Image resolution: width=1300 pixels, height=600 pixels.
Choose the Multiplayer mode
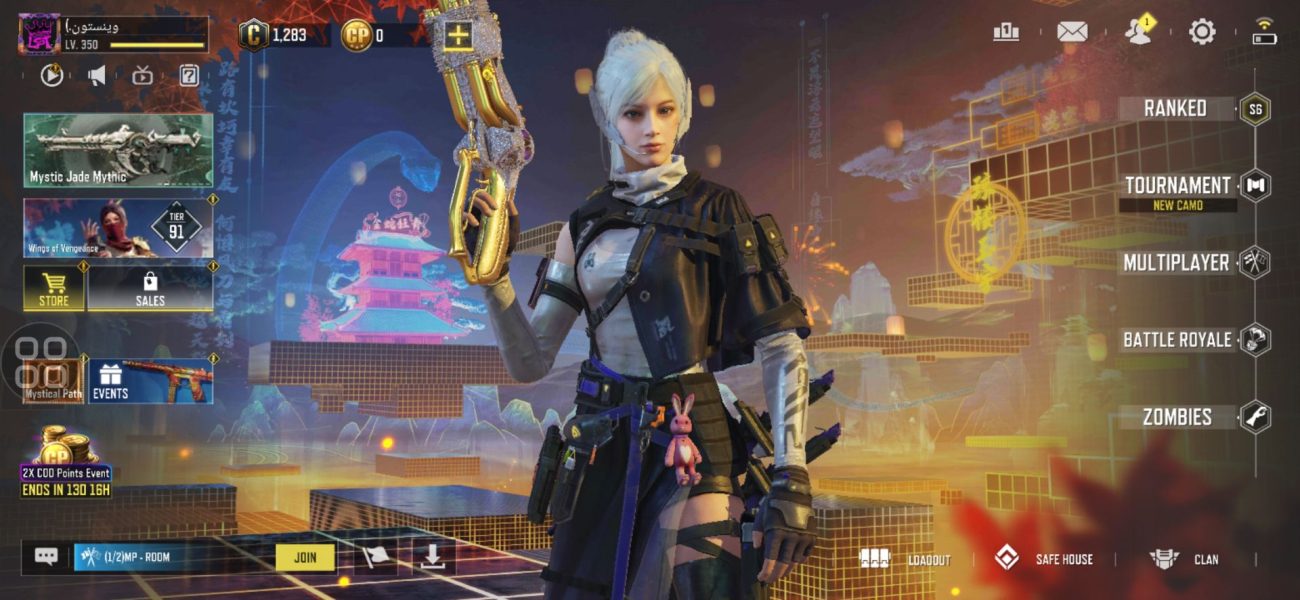(x=1176, y=263)
